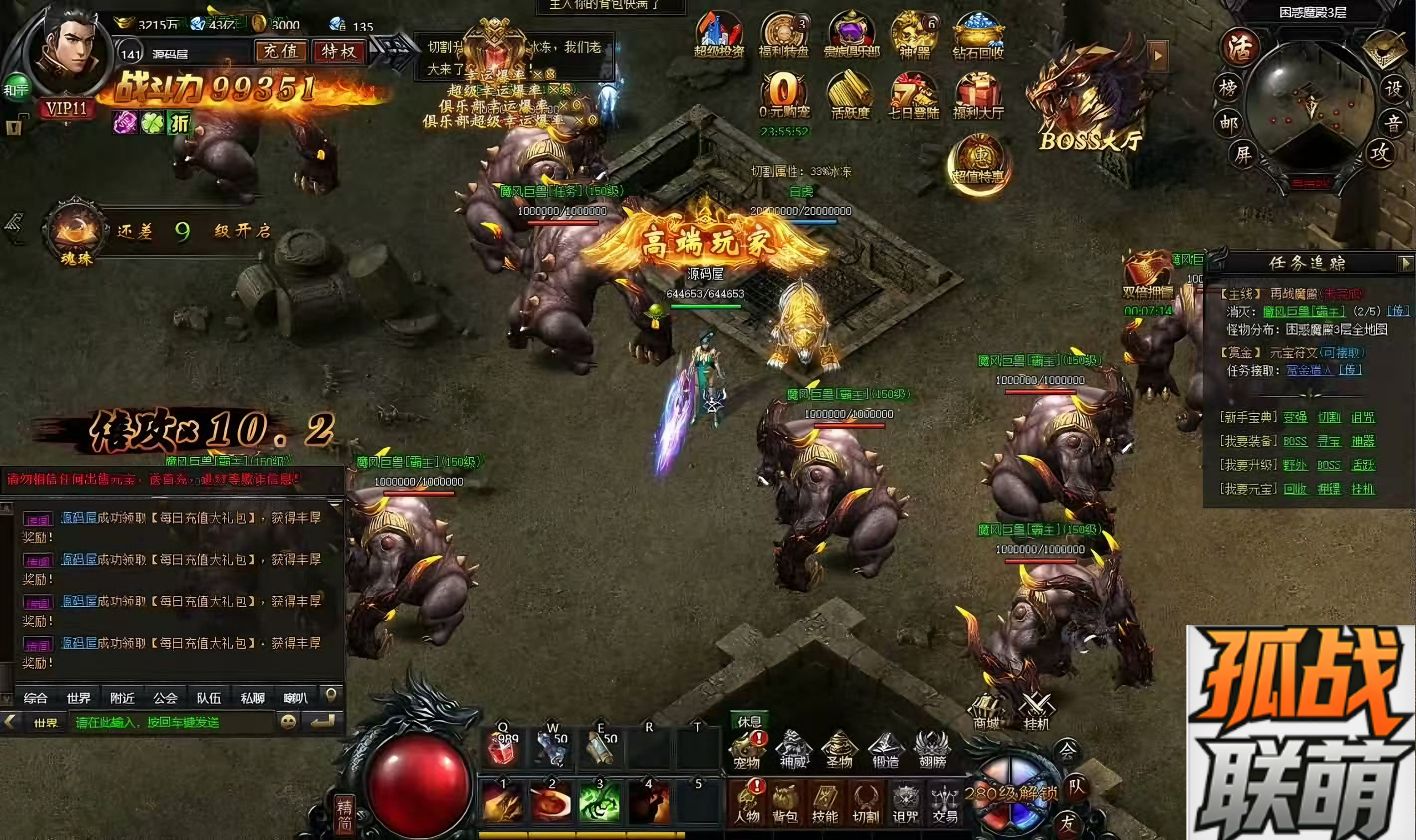This screenshot has width=1416, height=840.
Task: Open the 特权 privileges button
Action: coord(339,52)
